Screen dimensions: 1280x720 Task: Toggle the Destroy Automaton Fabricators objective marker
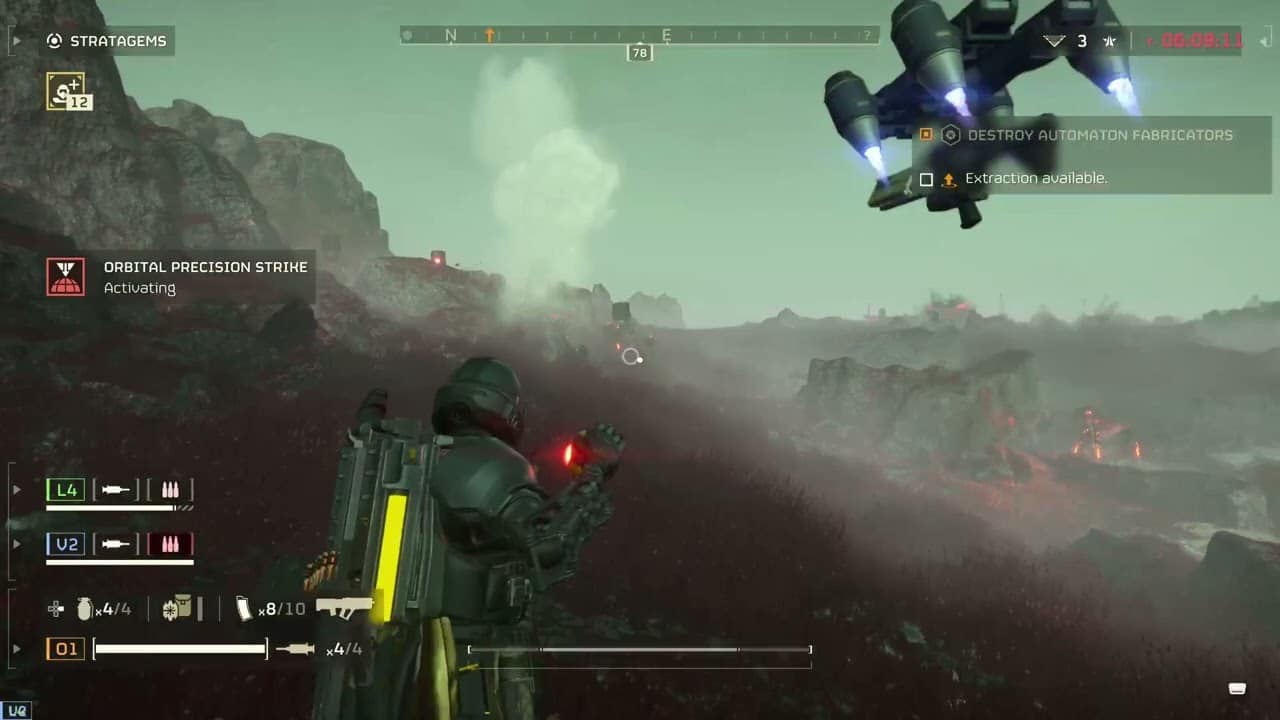(x=926, y=134)
